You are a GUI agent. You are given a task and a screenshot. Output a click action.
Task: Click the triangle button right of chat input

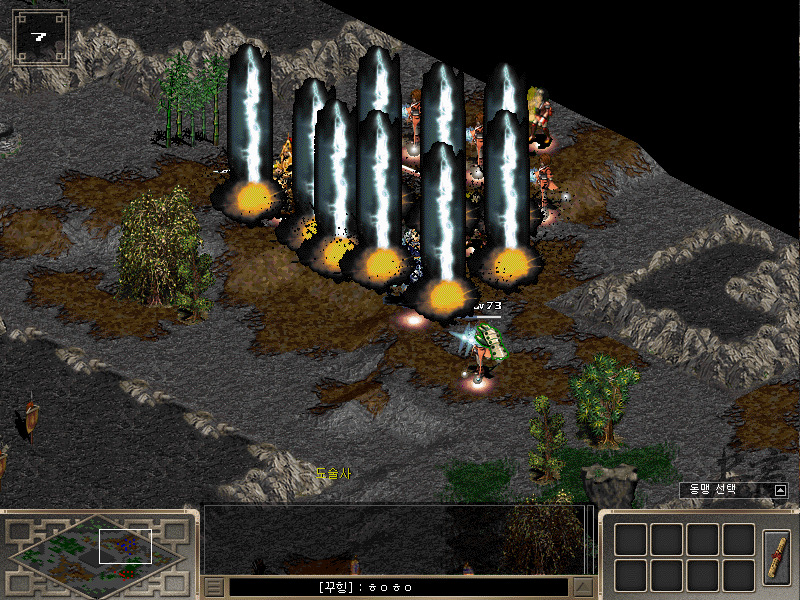[584, 587]
